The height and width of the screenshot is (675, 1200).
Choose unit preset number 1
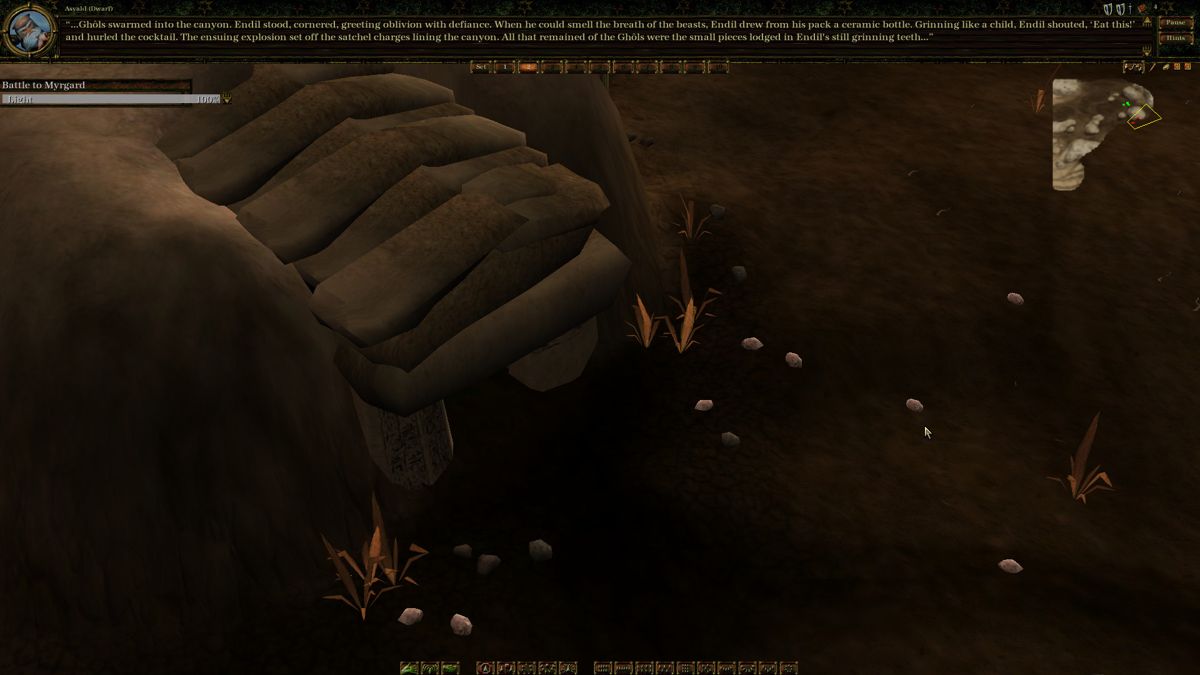(505, 67)
